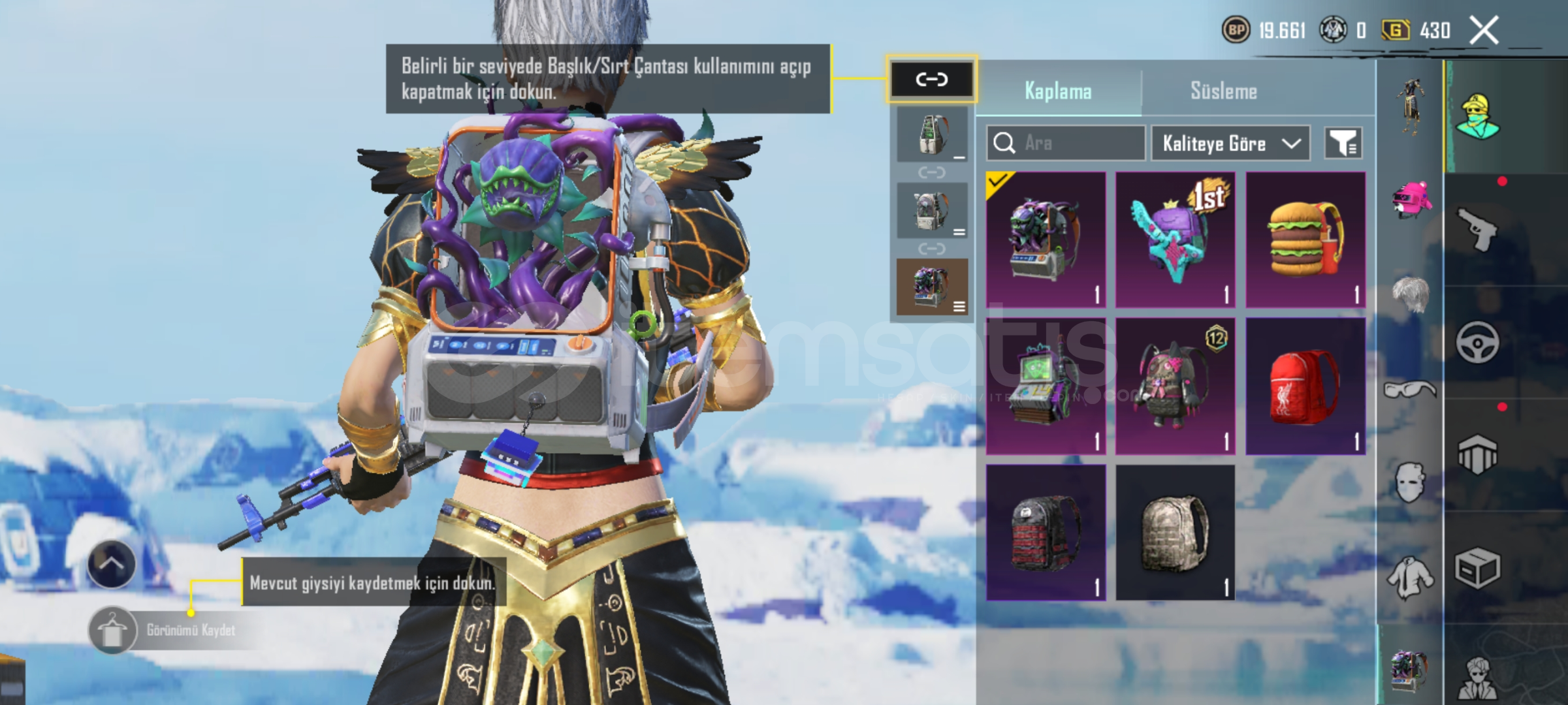Image resolution: width=1568 pixels, height=705 pixels.
Task: Close the inventory screen with the X
Action: (1484, 31)
